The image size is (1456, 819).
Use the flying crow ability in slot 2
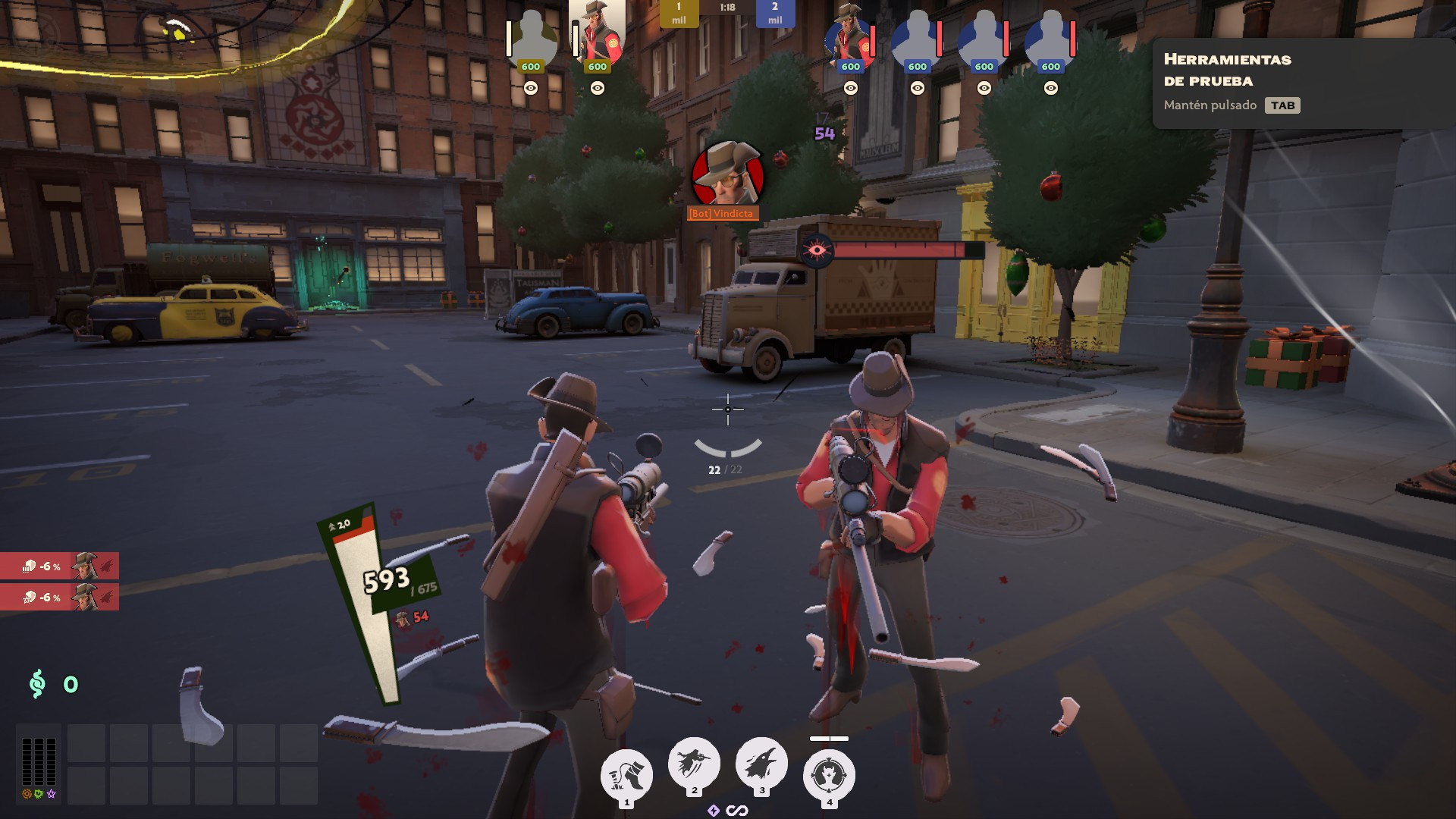click(694, 762)
